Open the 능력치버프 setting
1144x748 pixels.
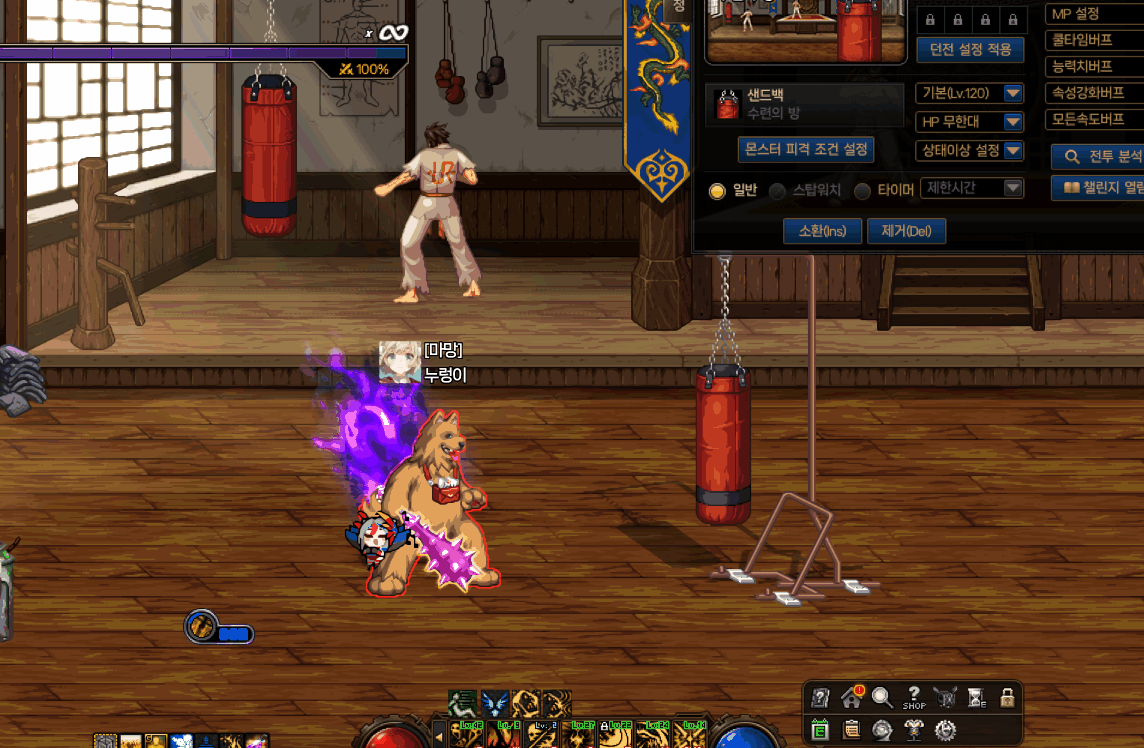click(x=1094, y=67)
